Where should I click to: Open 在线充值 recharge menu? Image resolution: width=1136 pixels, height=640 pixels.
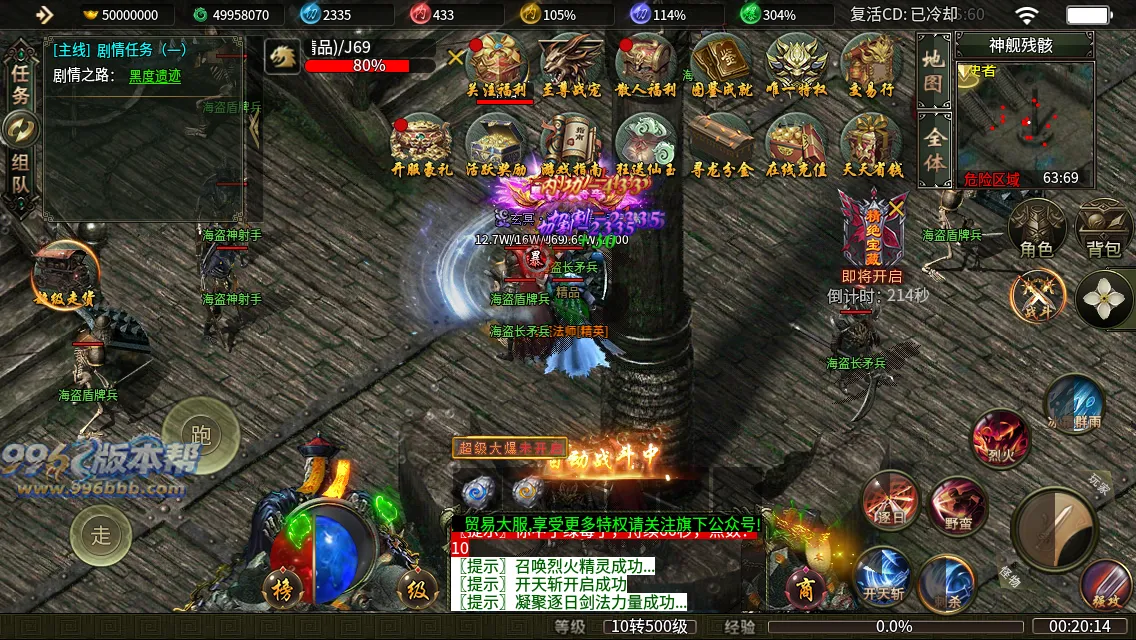[x=795, y=144]
